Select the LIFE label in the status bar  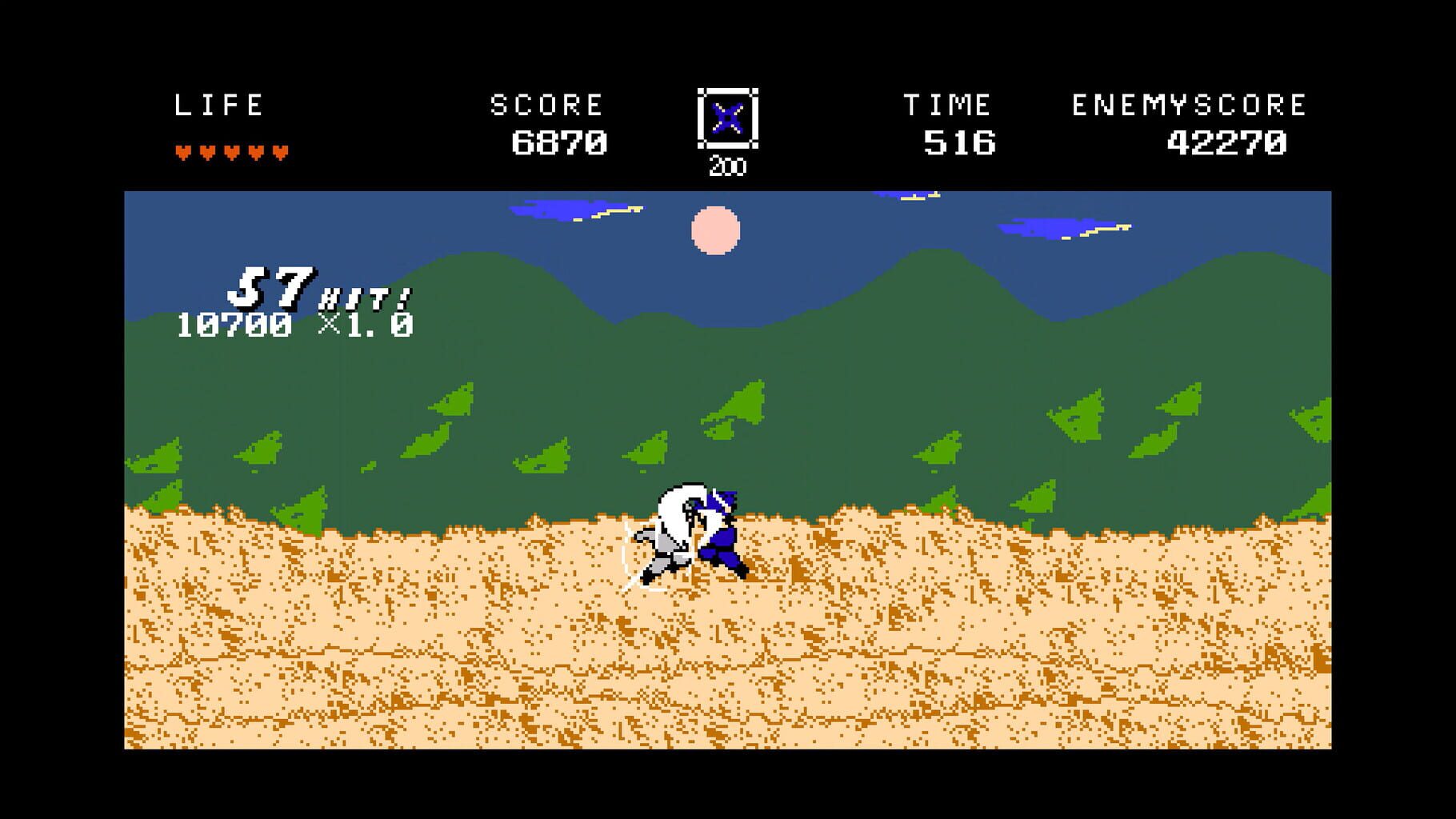(x=220, y=103)
